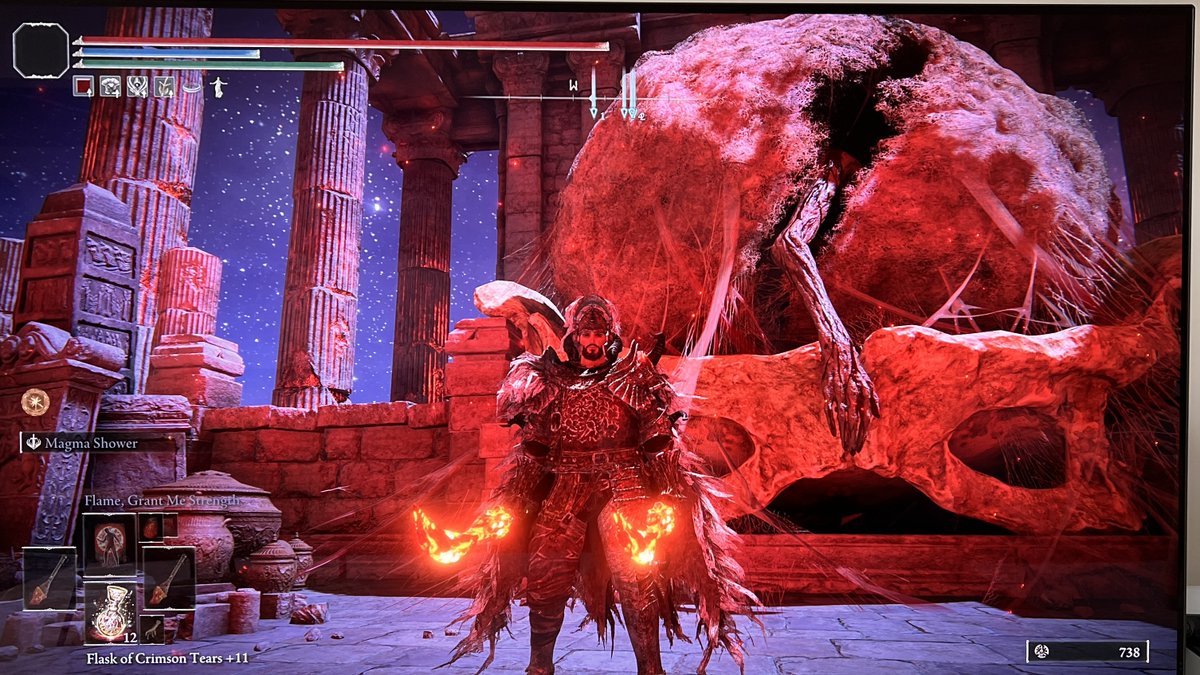
Task: Inspect the ring-shaped status icon
Action: pyautogui.click(x=191, y=87)
